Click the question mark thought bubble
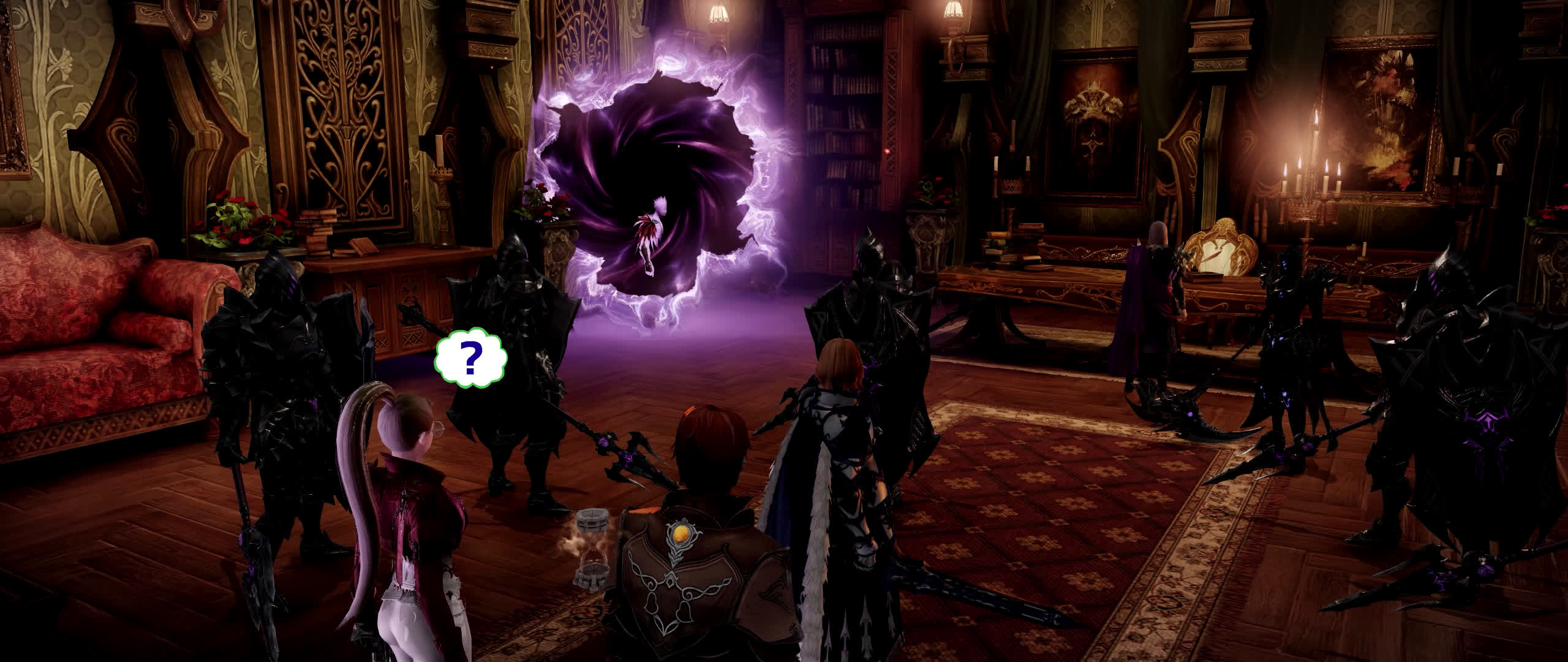The width and height of the screenshot is (1568, 662). [470, 361]
